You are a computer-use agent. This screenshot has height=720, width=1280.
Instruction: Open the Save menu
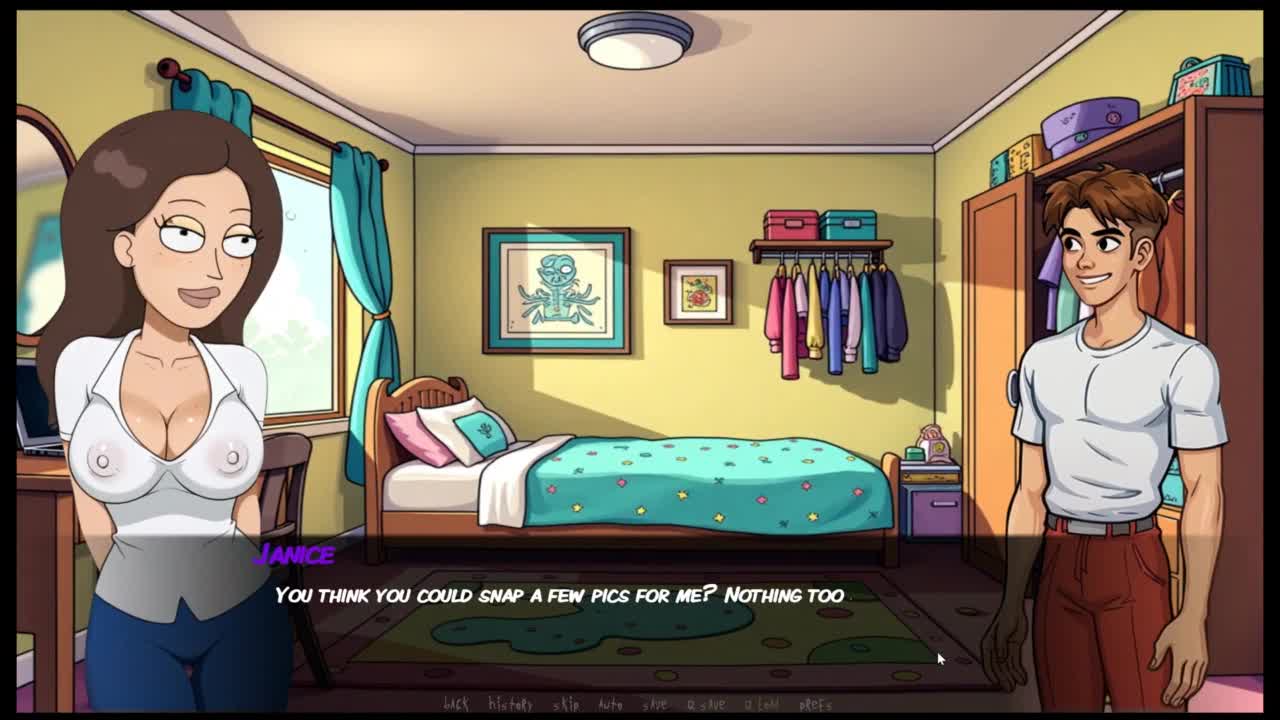tap(654, 704)
